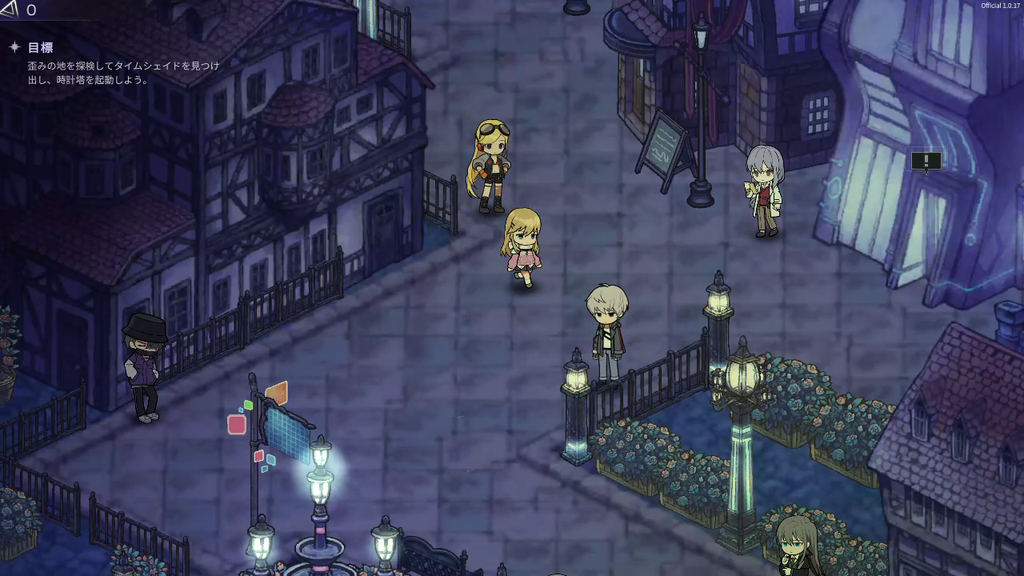
Task: Select the exclamation mark quest marker
Action: 926,161
